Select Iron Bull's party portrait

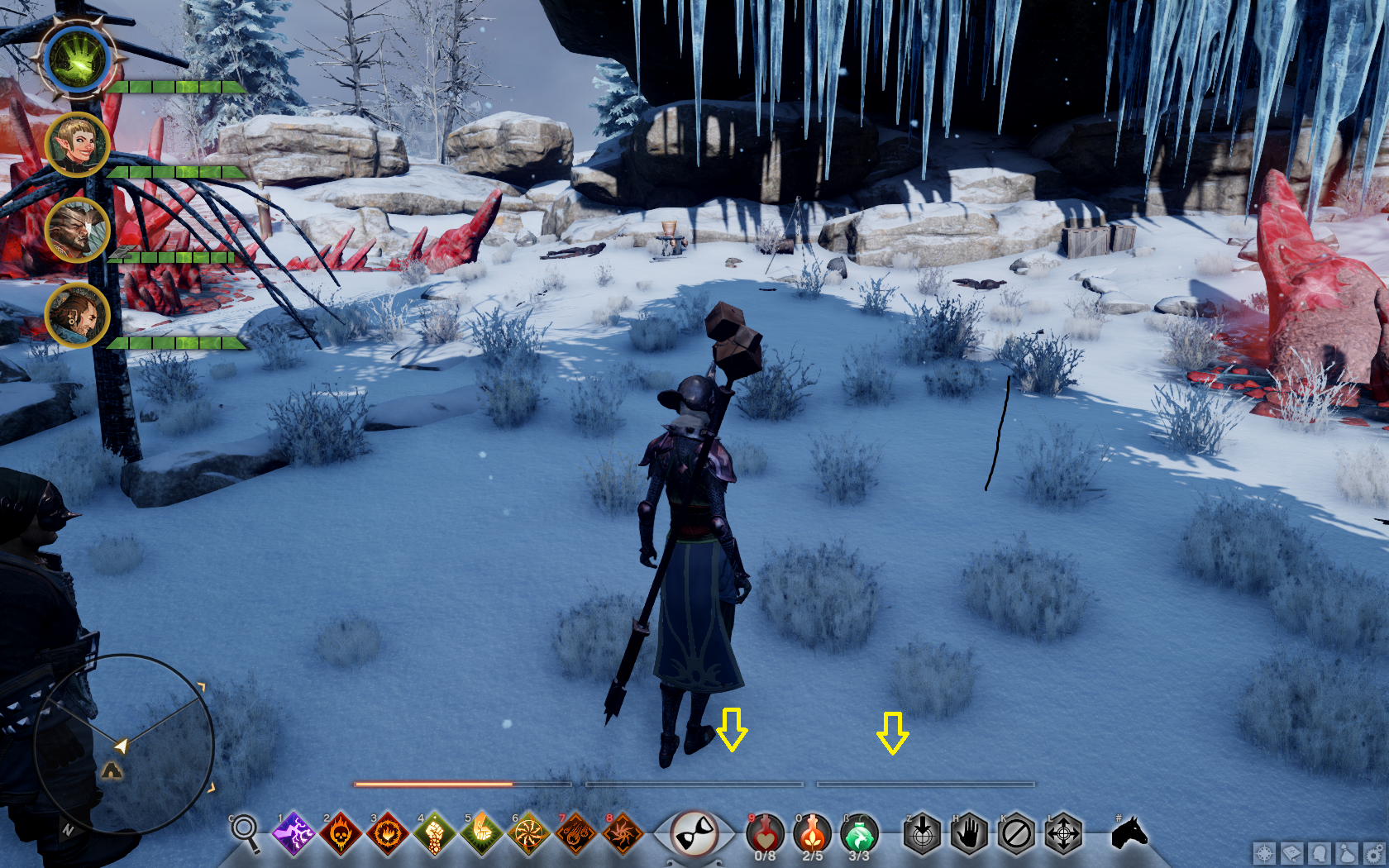click(77, 230)
